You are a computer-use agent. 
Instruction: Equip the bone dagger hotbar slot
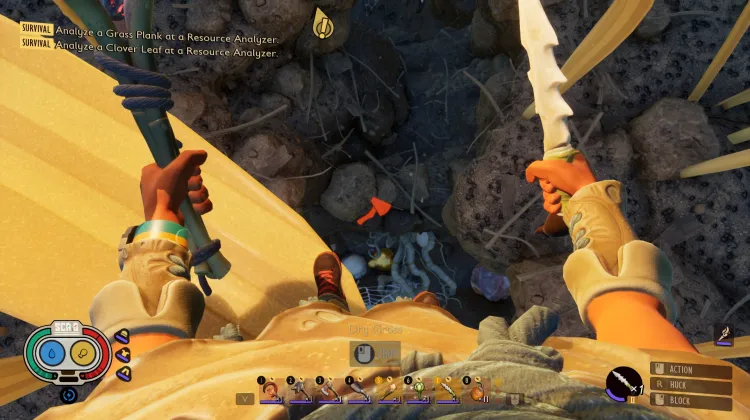click(x=445, y=389)
